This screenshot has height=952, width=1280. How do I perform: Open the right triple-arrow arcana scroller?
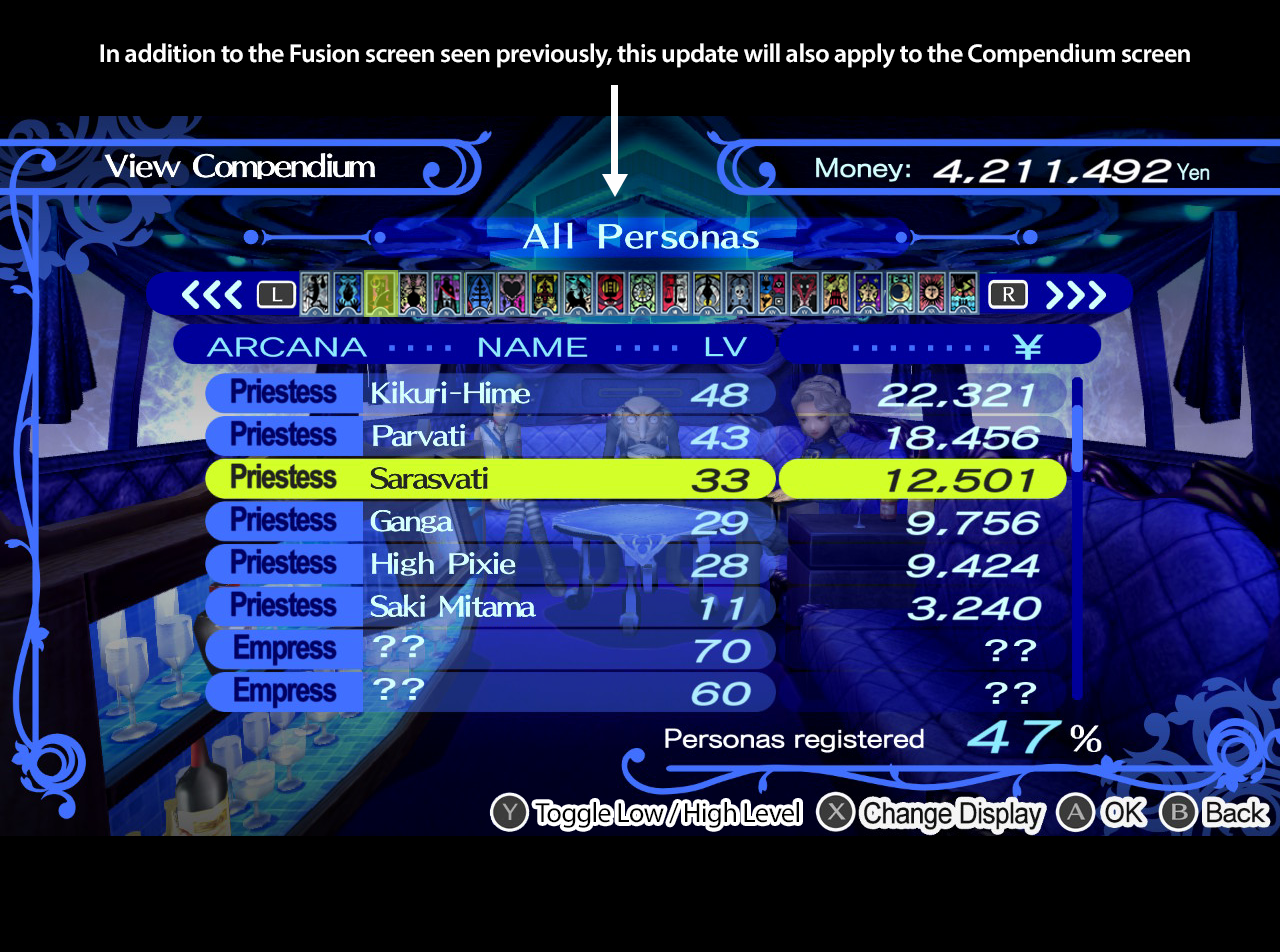pos(1075,294)
